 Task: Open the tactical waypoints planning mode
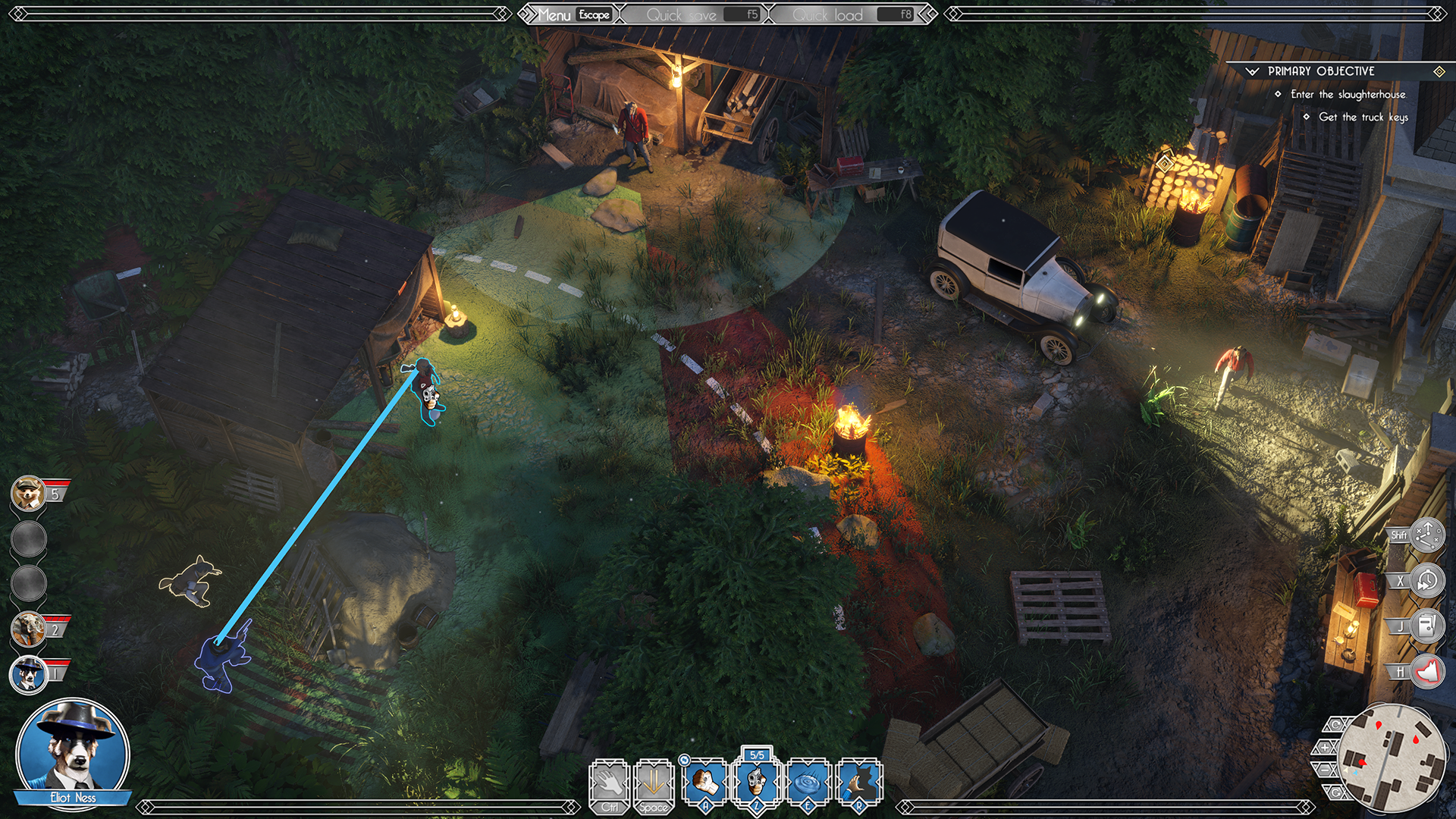click(x=1427, y=535)
